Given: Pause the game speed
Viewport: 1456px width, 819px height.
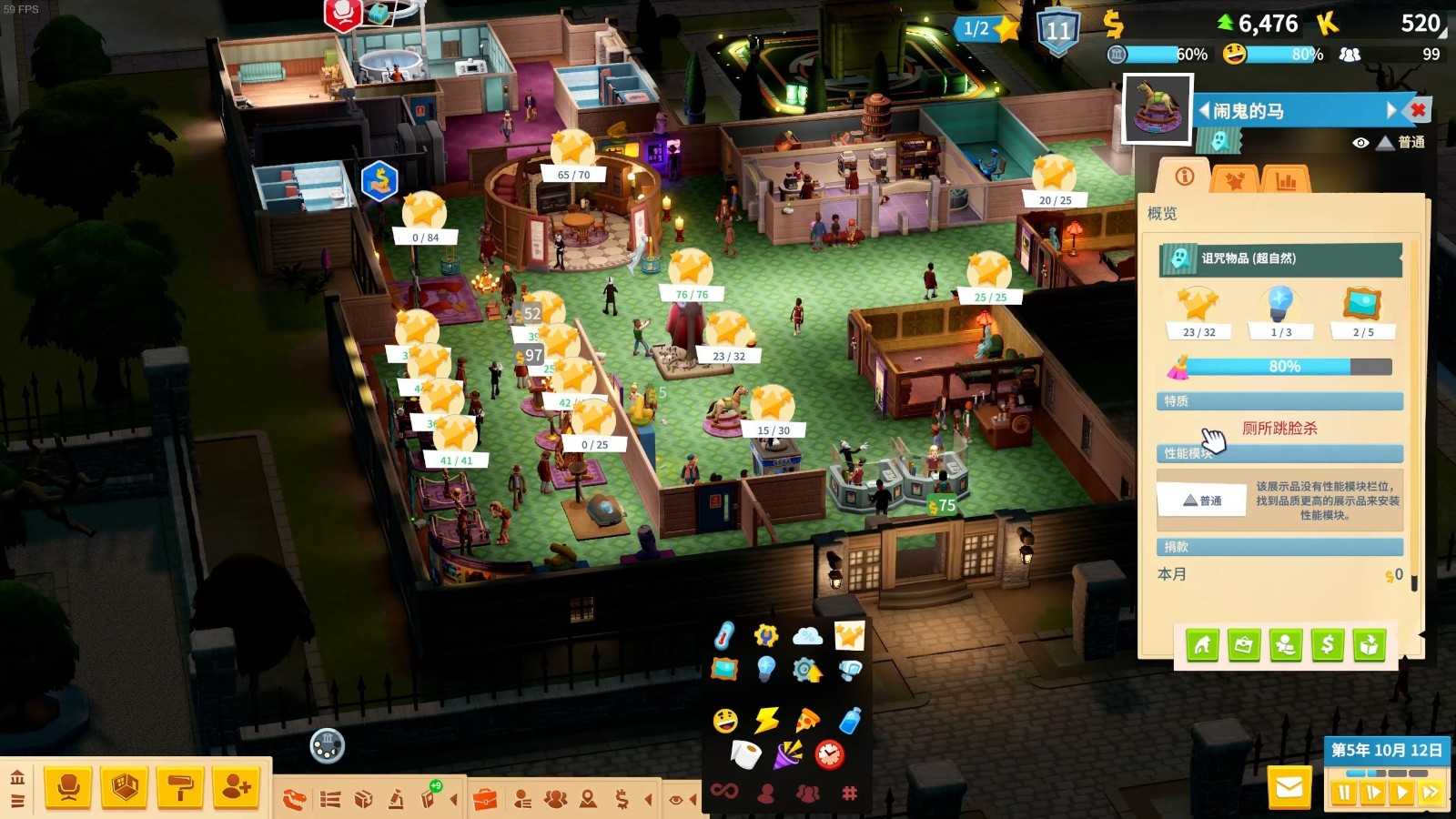Looking at the screenshot, I should [x=1344, y=793].
